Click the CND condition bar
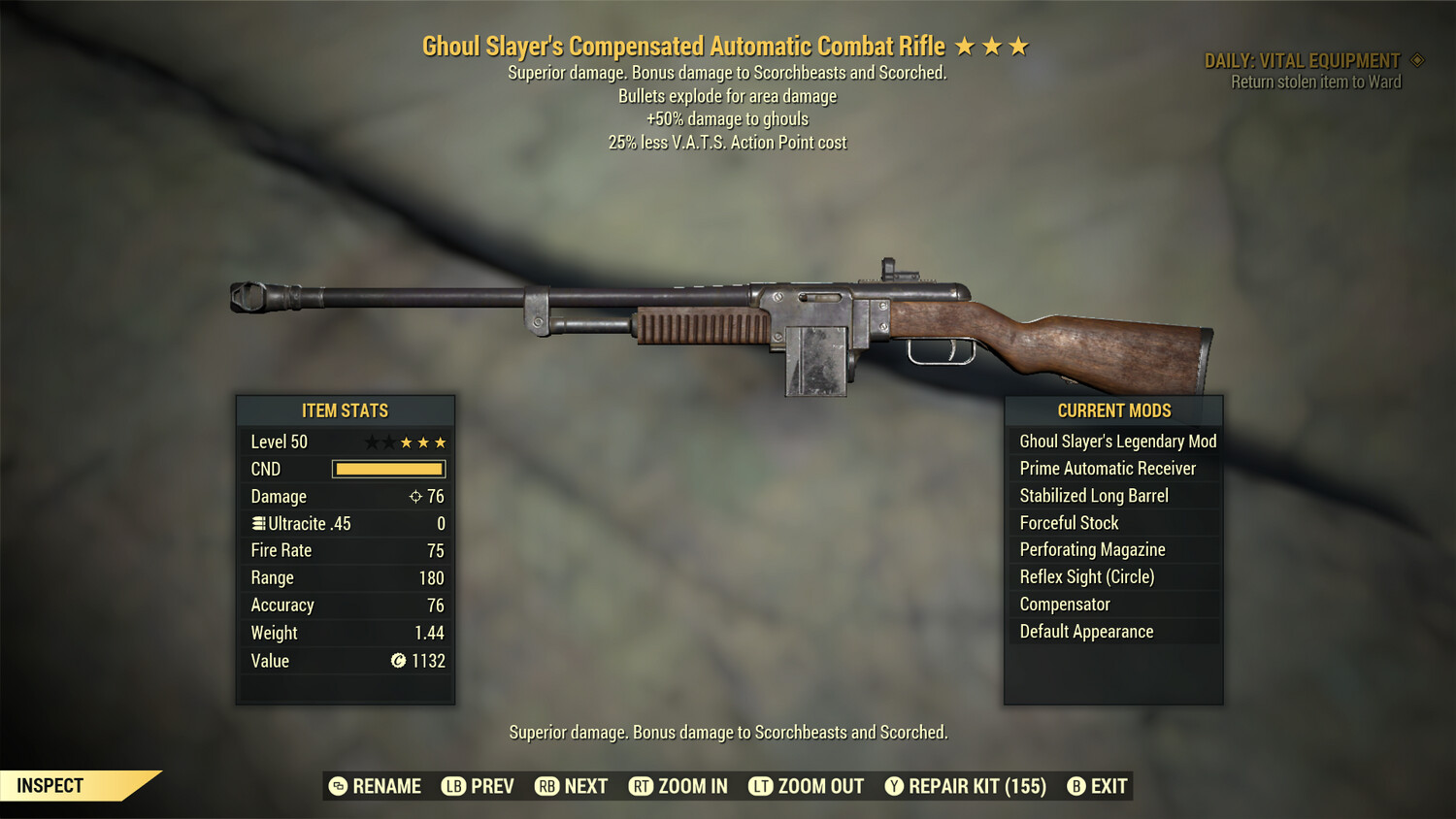Screen dimensions: 1456x819 click(388, 469)
